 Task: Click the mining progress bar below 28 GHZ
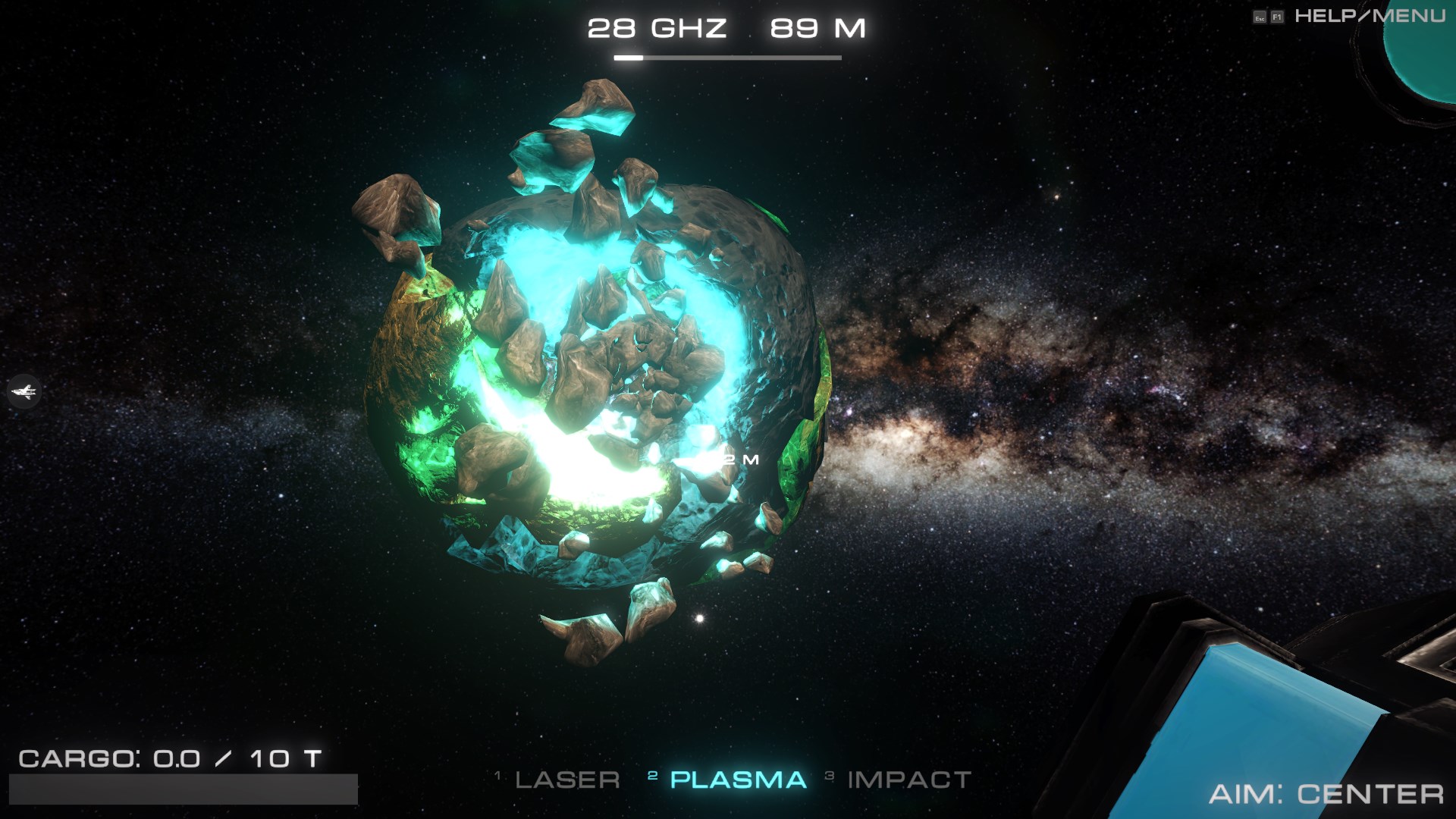click(728, 56)
